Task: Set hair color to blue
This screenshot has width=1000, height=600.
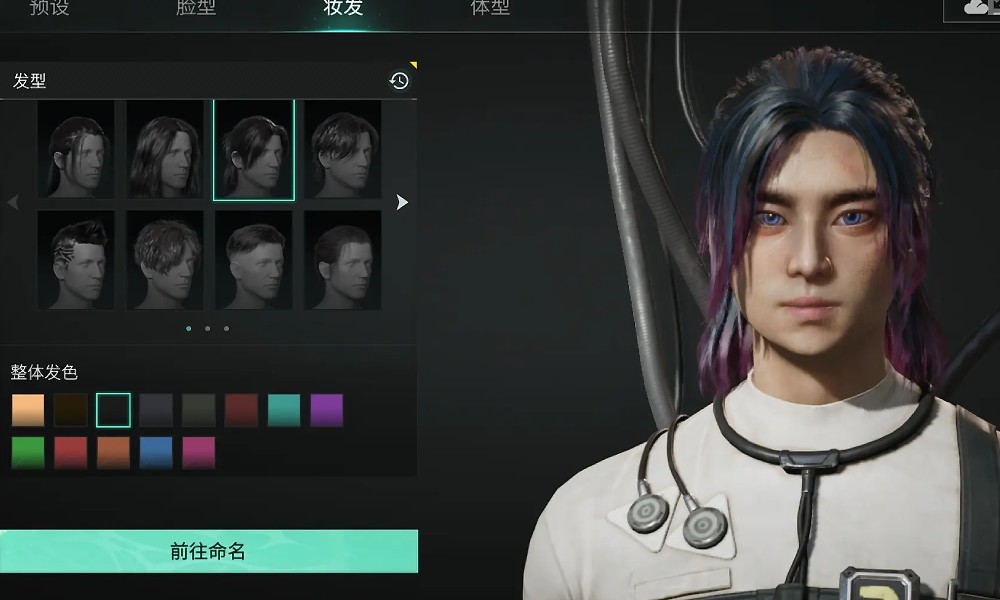Action: pos(156,452)
